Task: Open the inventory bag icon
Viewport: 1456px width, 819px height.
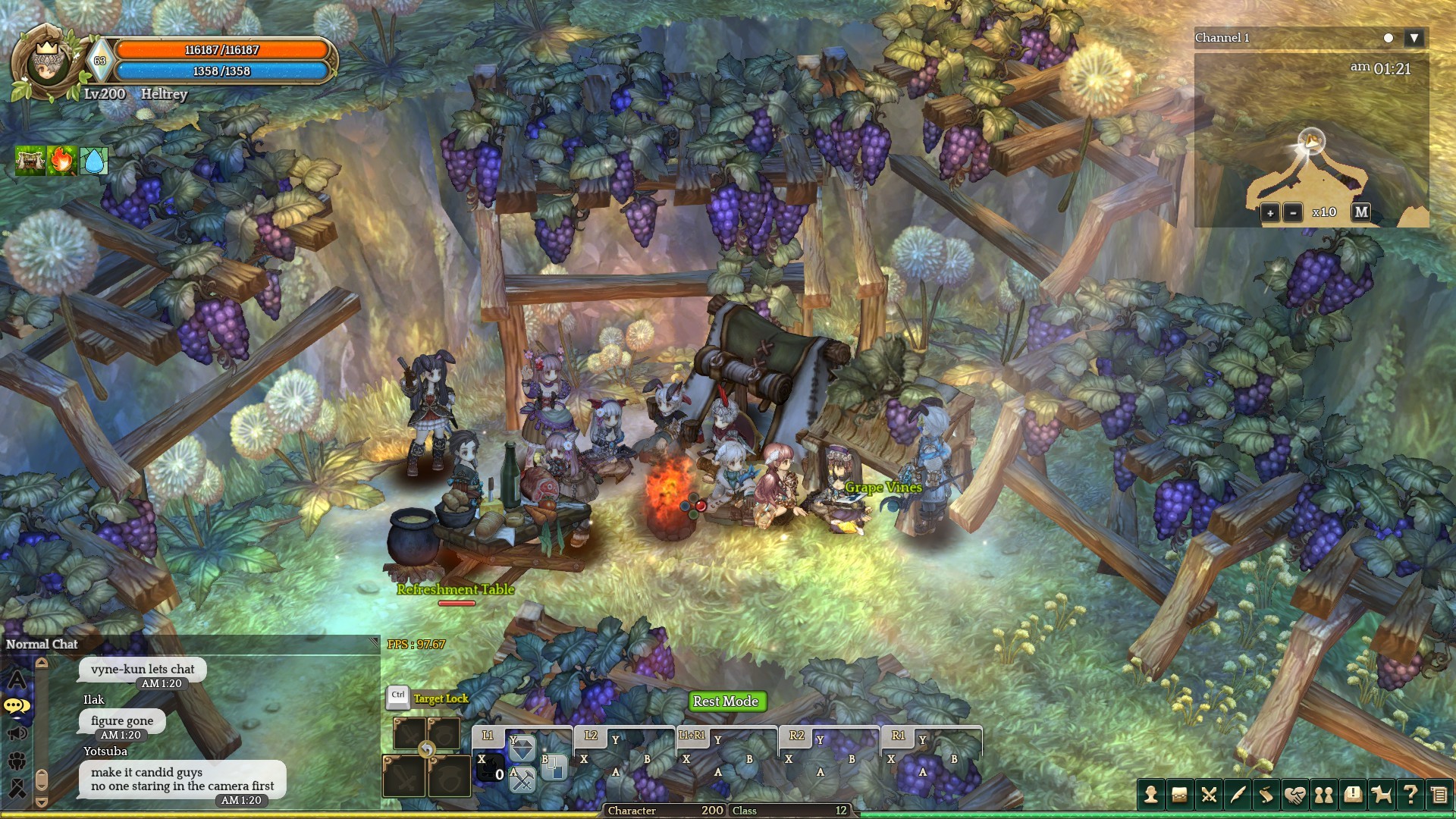Action: pyautogui.click(x=1180, y=794)
